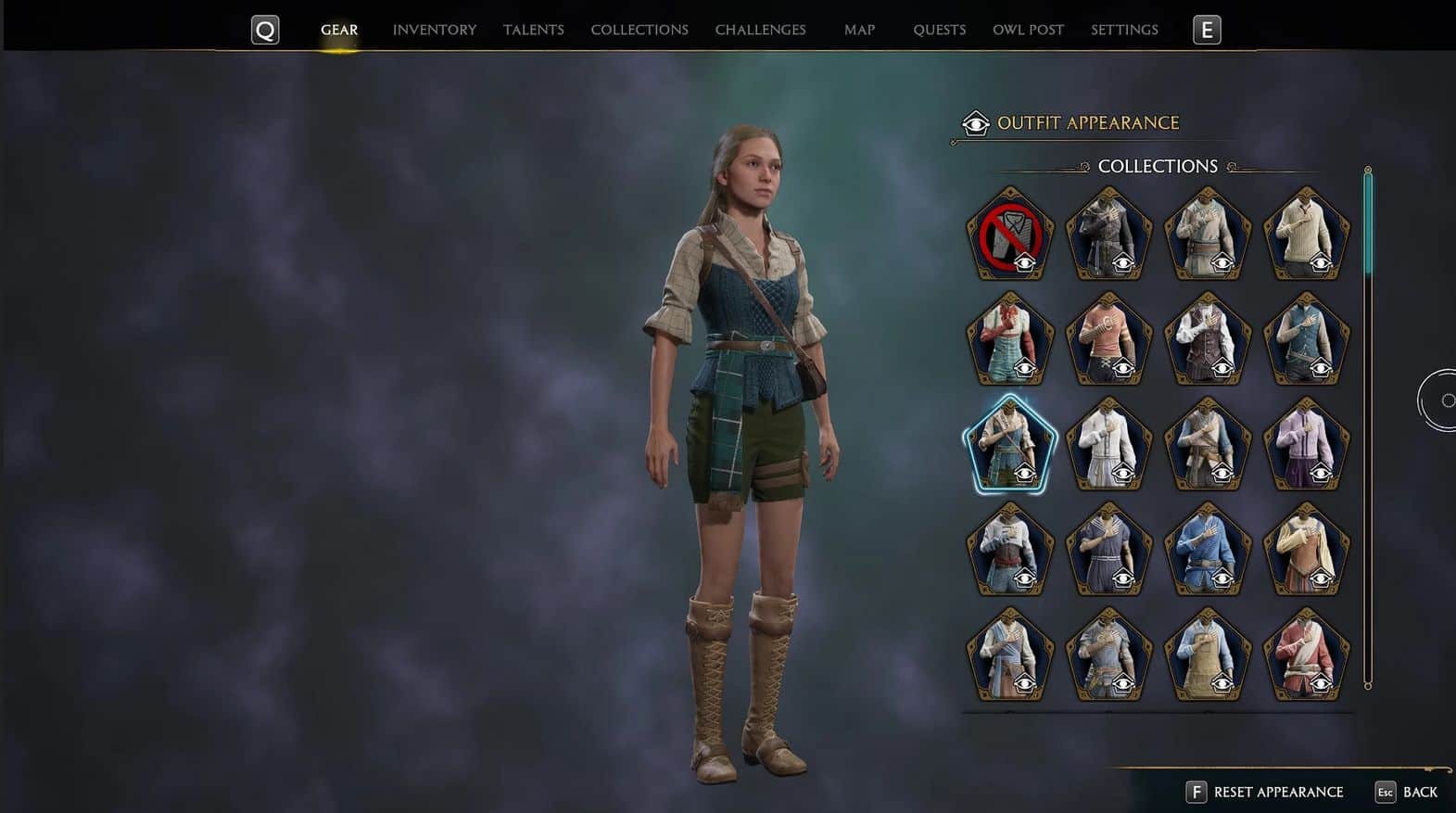Pick the salmon pink short-sleeve shirt outfit
The image size is (1456, 813).
(1109, 339)
